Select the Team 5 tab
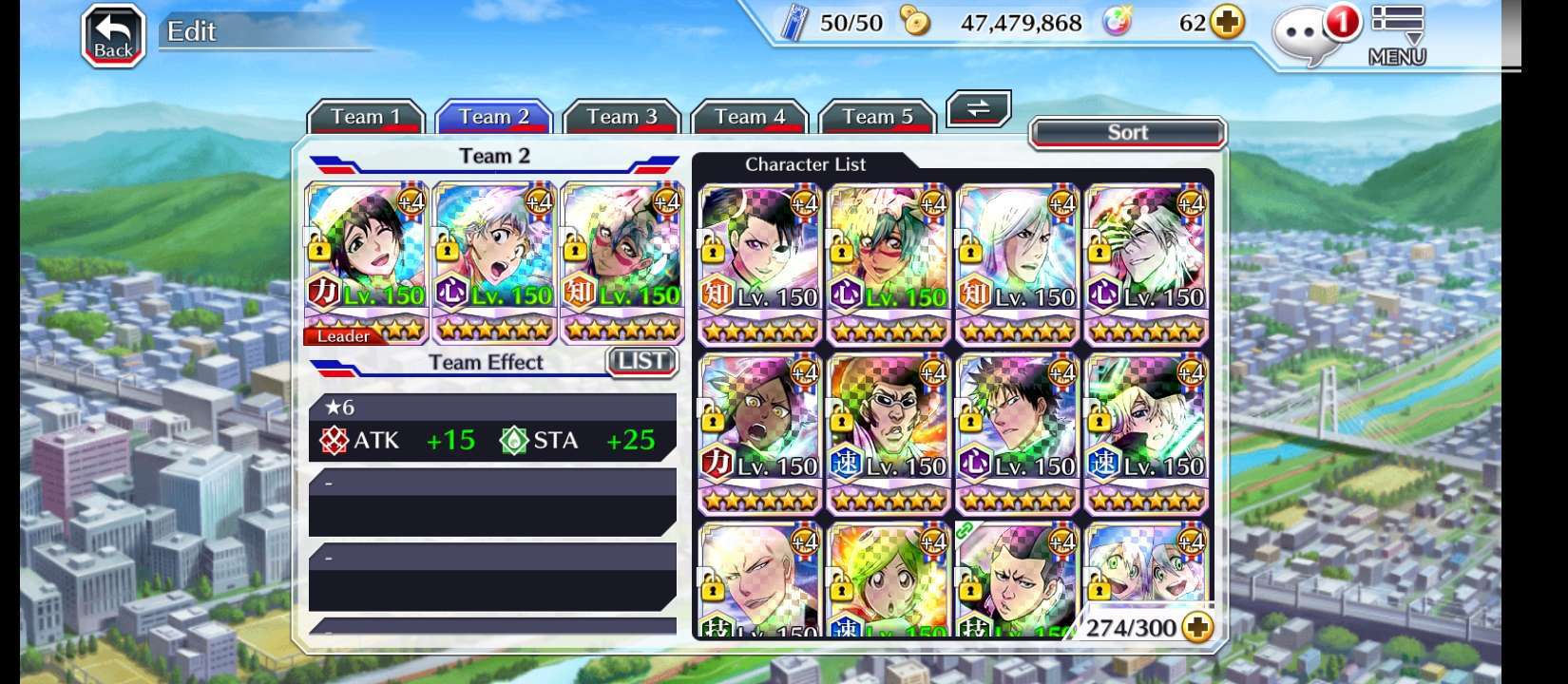 click(x=877, y=117)
